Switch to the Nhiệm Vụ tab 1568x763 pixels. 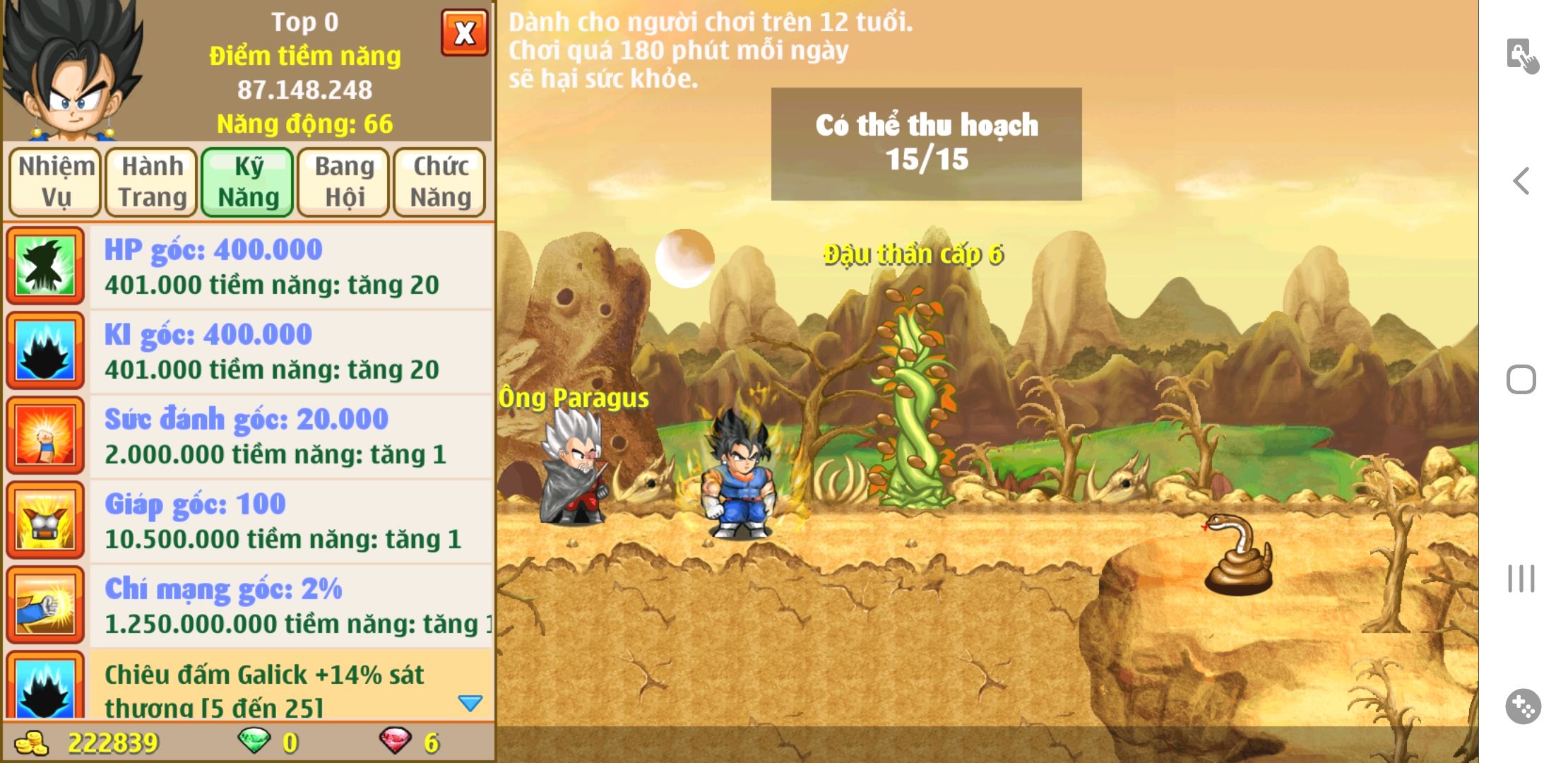tap(56, 182)
